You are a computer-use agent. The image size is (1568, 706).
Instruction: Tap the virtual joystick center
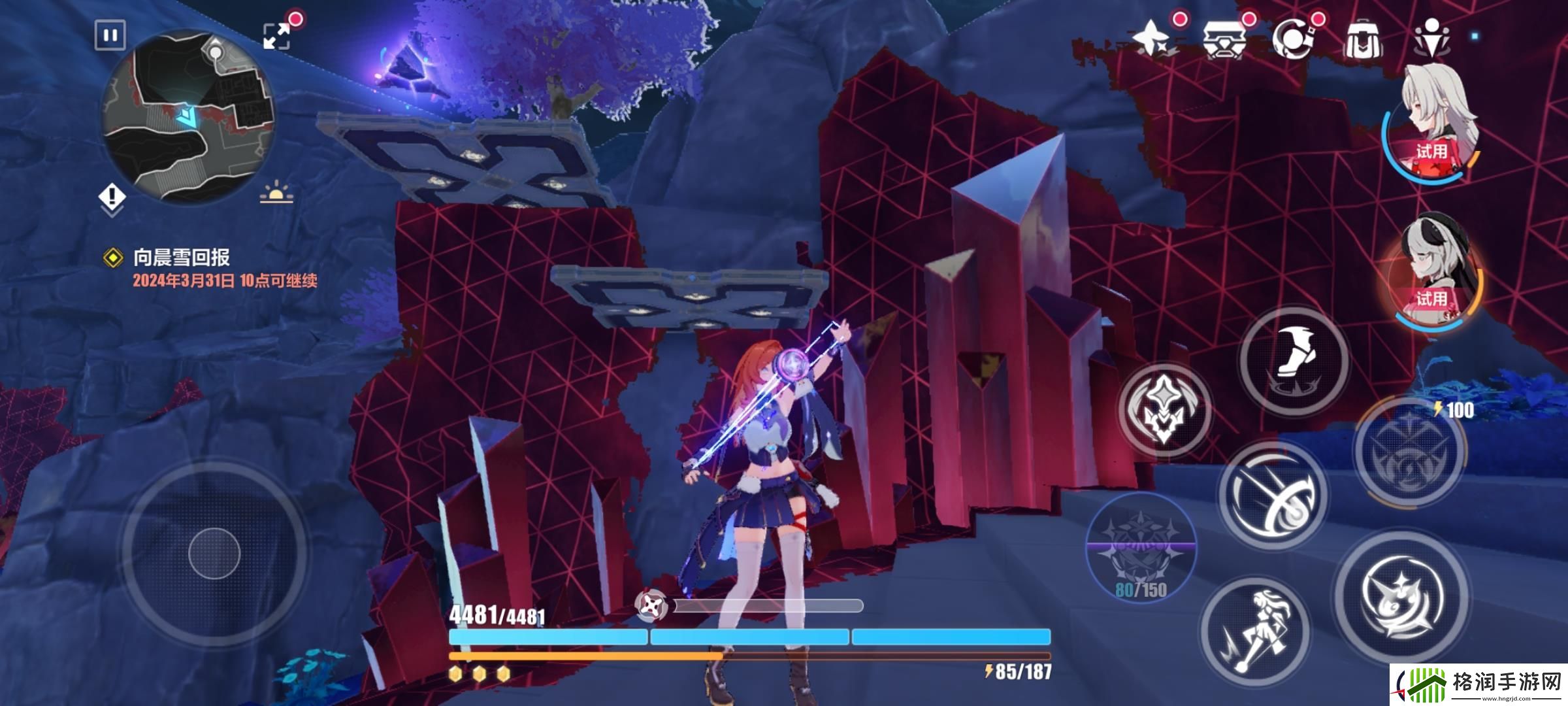click(214, 552)
